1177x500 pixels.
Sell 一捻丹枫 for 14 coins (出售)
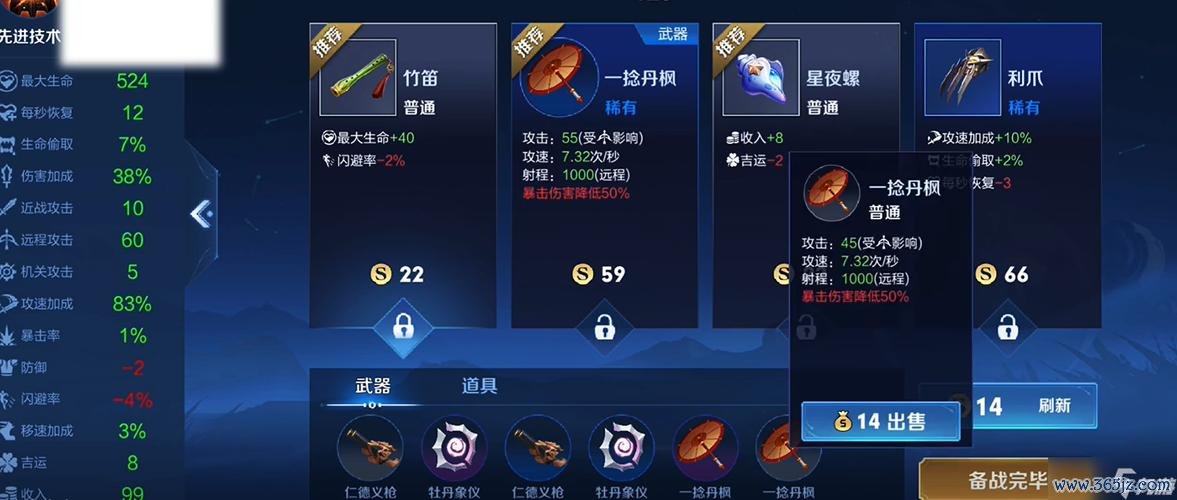click(880, 422)
